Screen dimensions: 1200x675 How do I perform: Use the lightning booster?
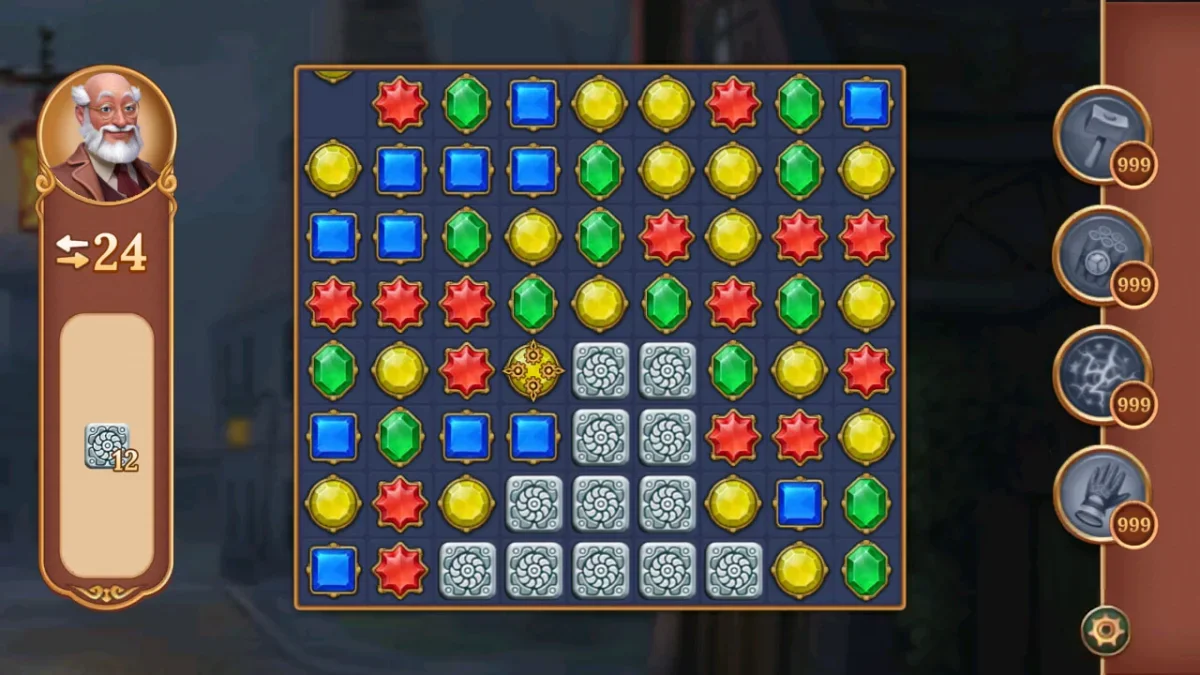[1100, 374]
